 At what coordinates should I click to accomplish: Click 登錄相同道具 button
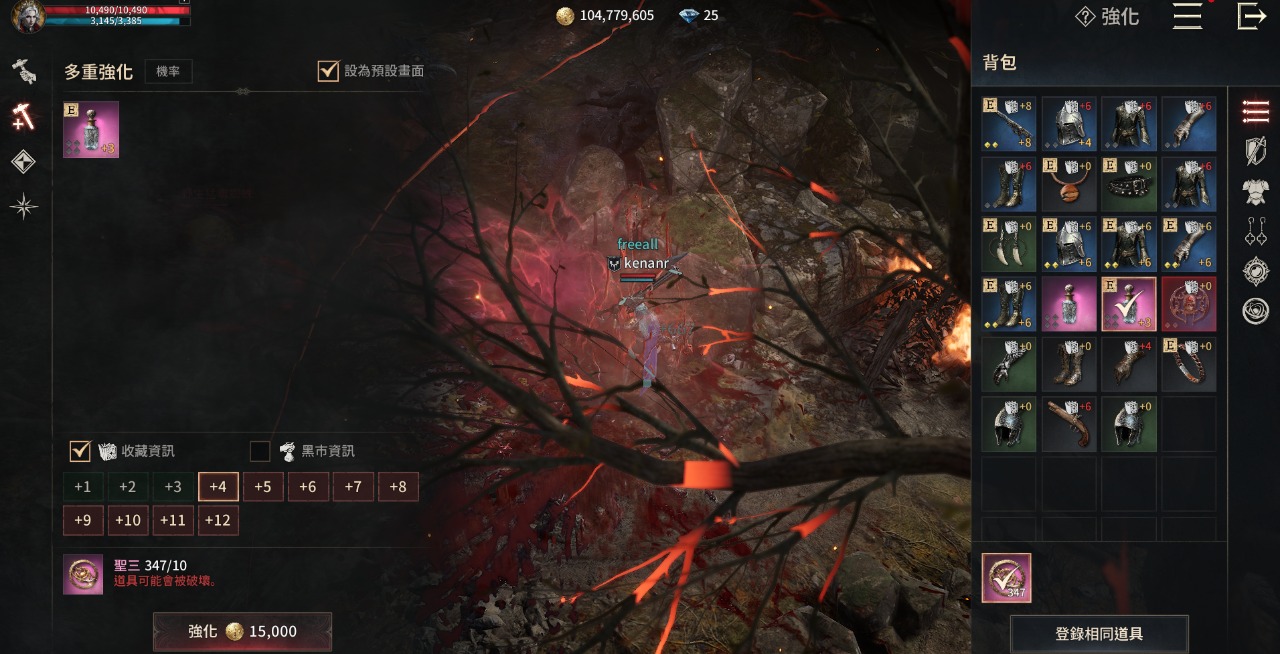click(x=1099, y=634)
